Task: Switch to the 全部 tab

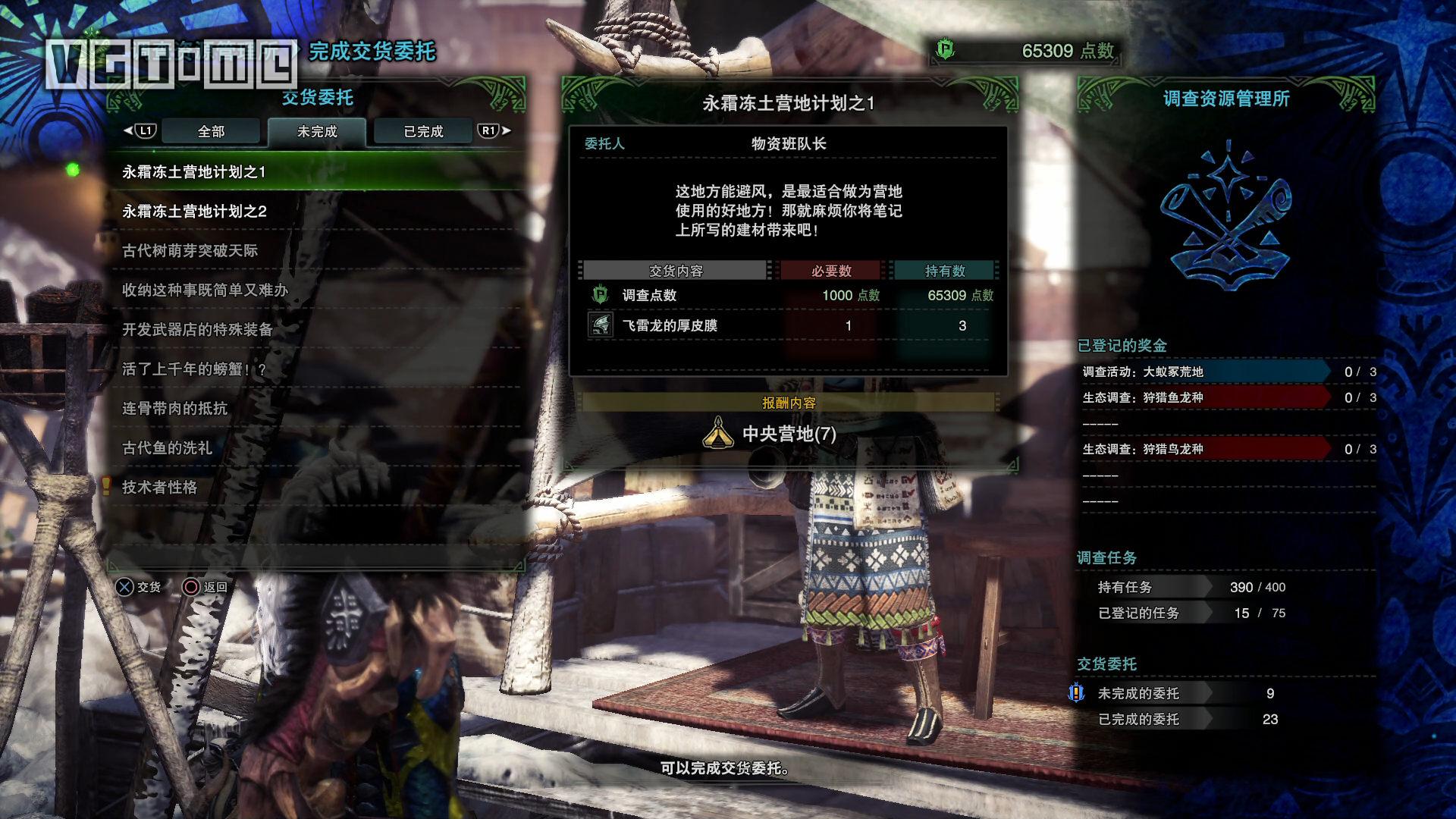Action: coord(211,132)
